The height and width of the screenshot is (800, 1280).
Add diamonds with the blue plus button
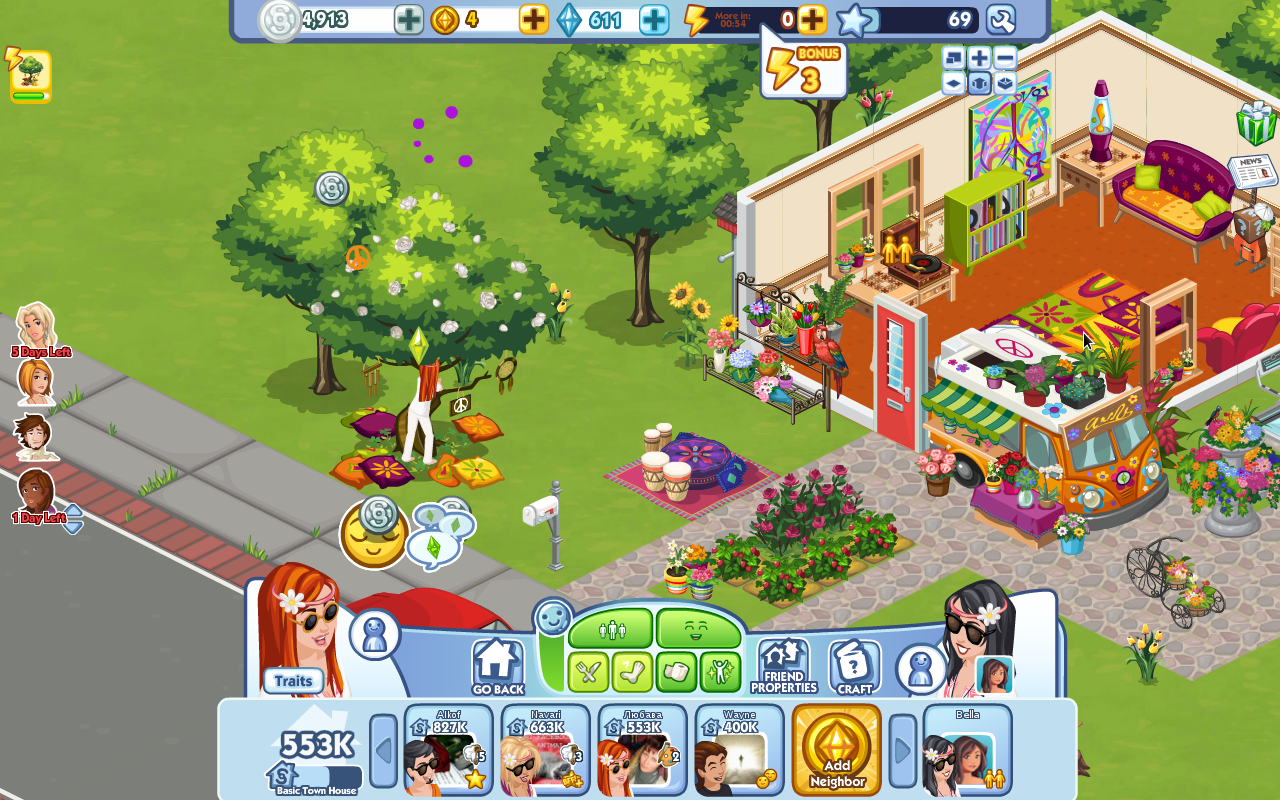654,19
